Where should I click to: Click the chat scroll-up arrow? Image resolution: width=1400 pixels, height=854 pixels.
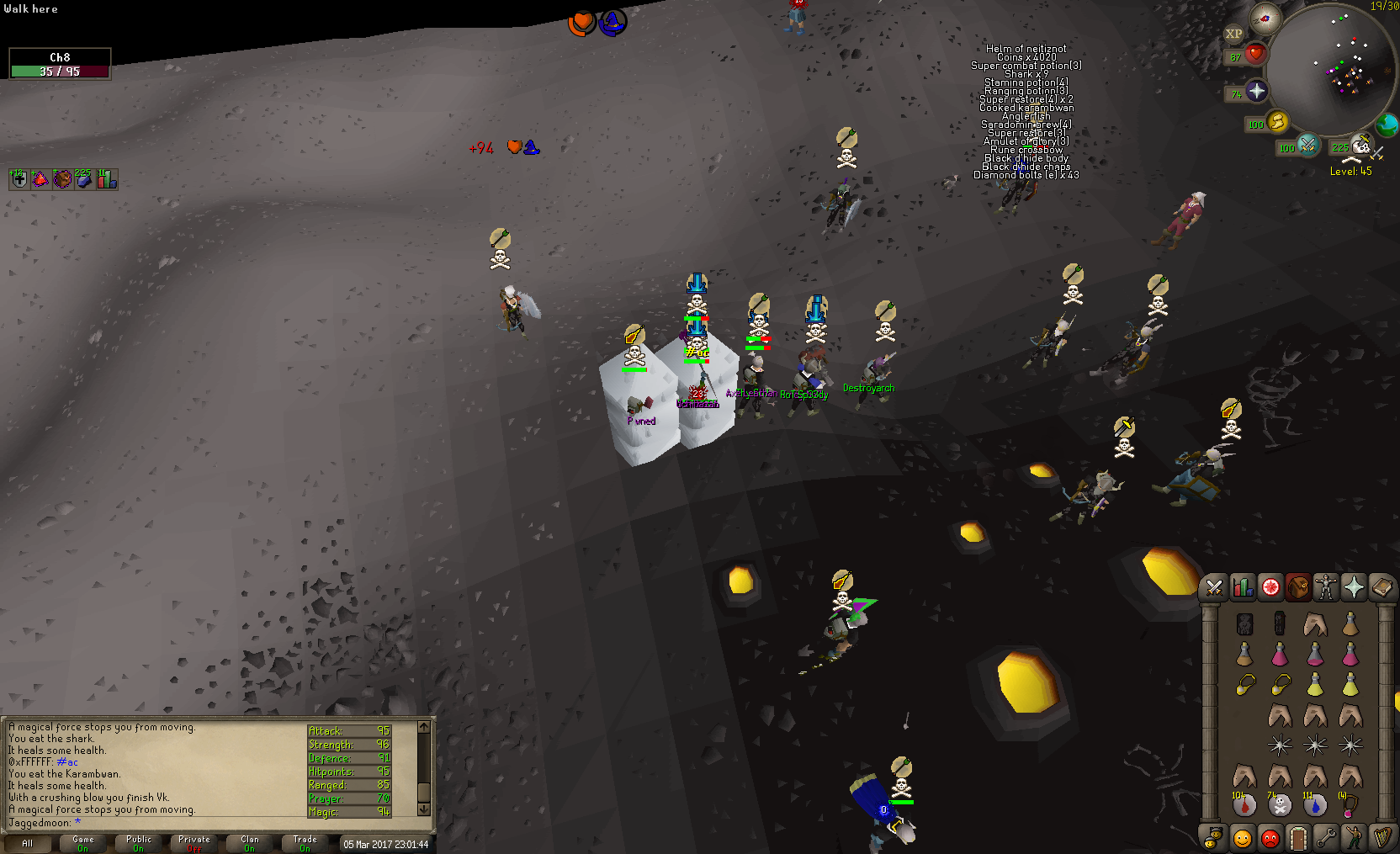423,727
